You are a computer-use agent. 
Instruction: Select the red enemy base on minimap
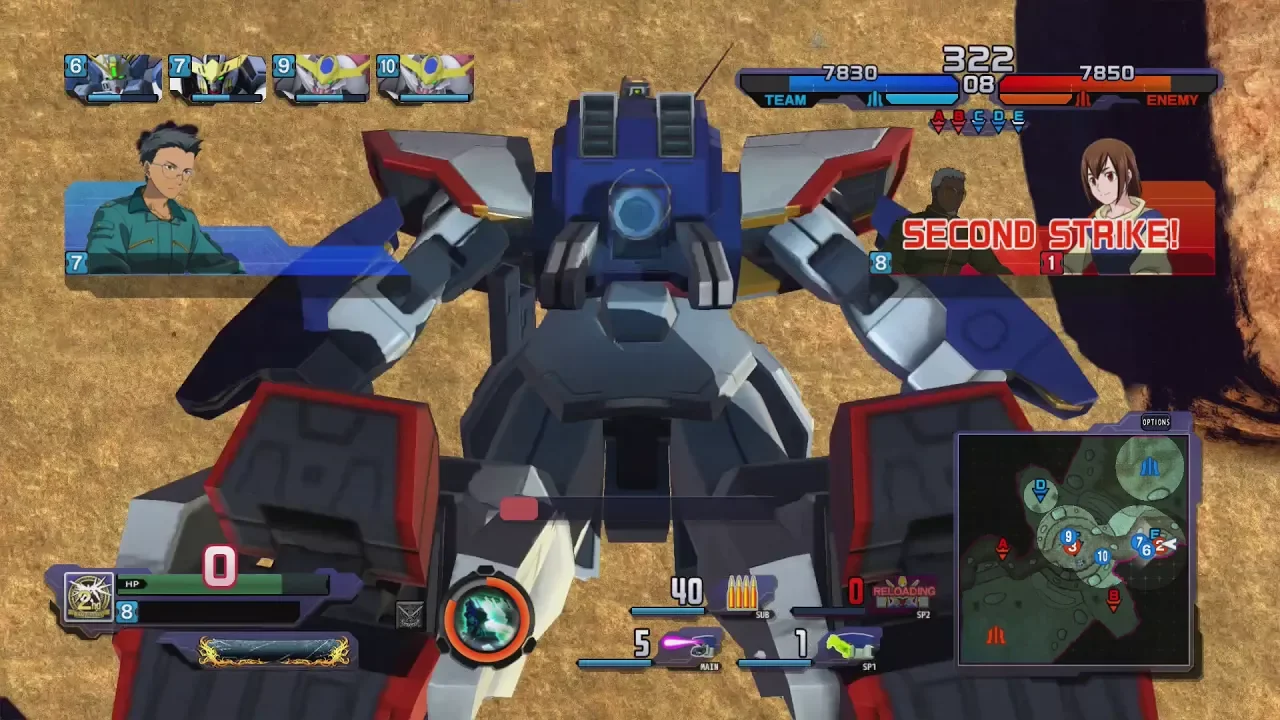(x=996, y=635)
